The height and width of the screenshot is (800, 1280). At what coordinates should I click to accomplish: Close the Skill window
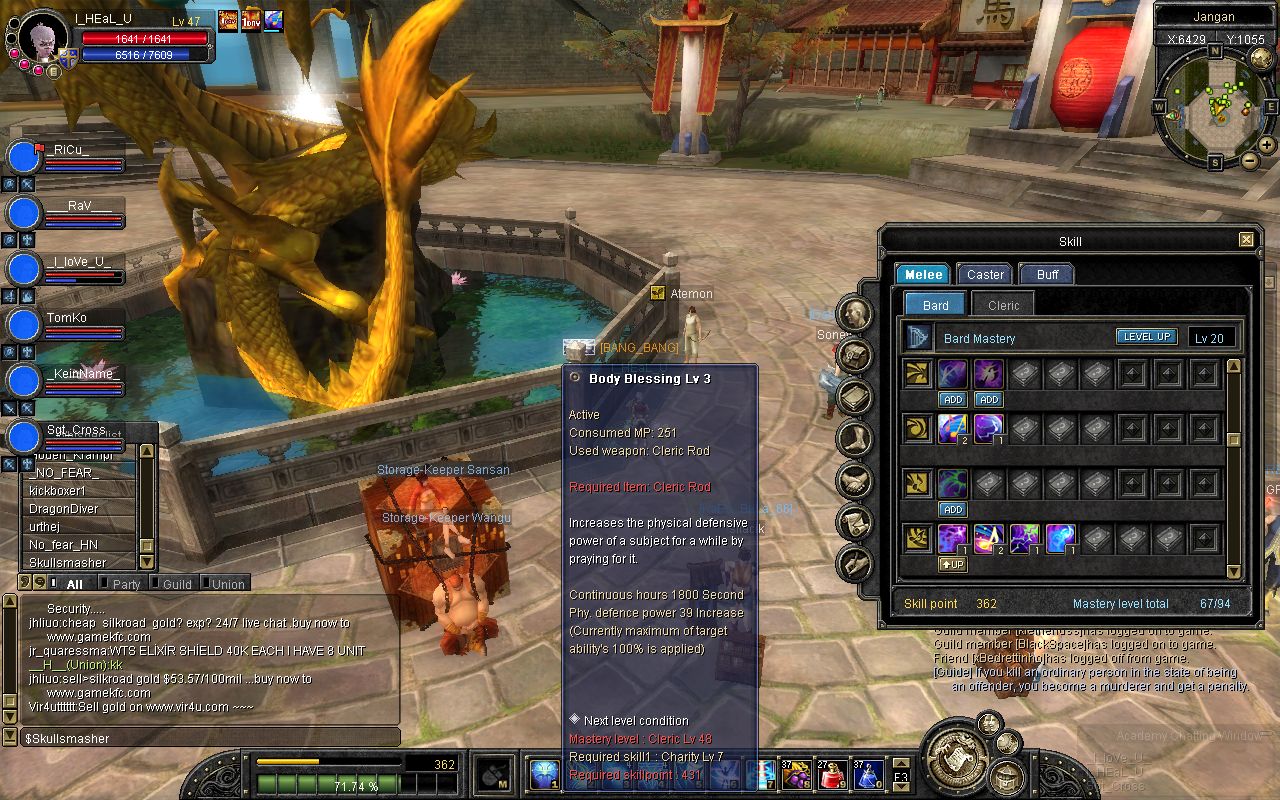pyautogui.click(x=1246, y=240)
